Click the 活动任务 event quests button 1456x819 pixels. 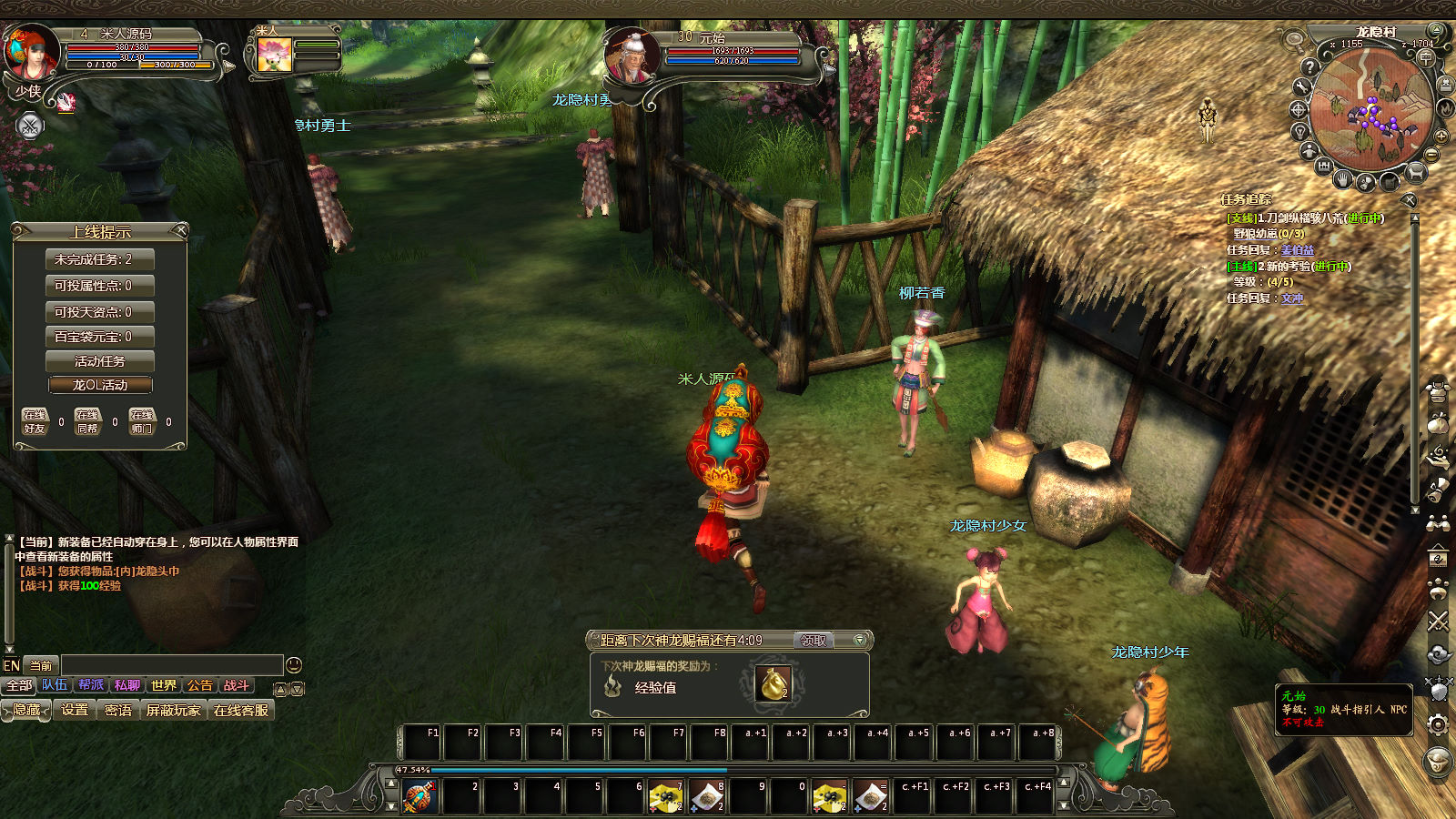pos(100,361)
